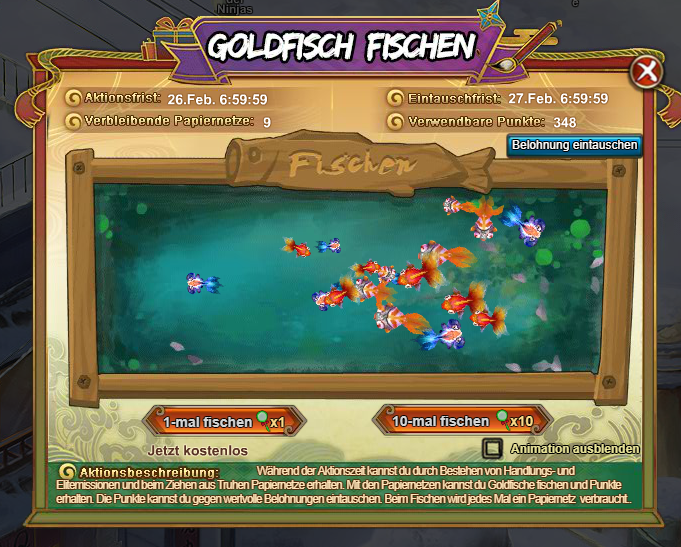Toggle the Animation ausblenden checkbox
Screen dimensions: 681x547
pos(493,449)
